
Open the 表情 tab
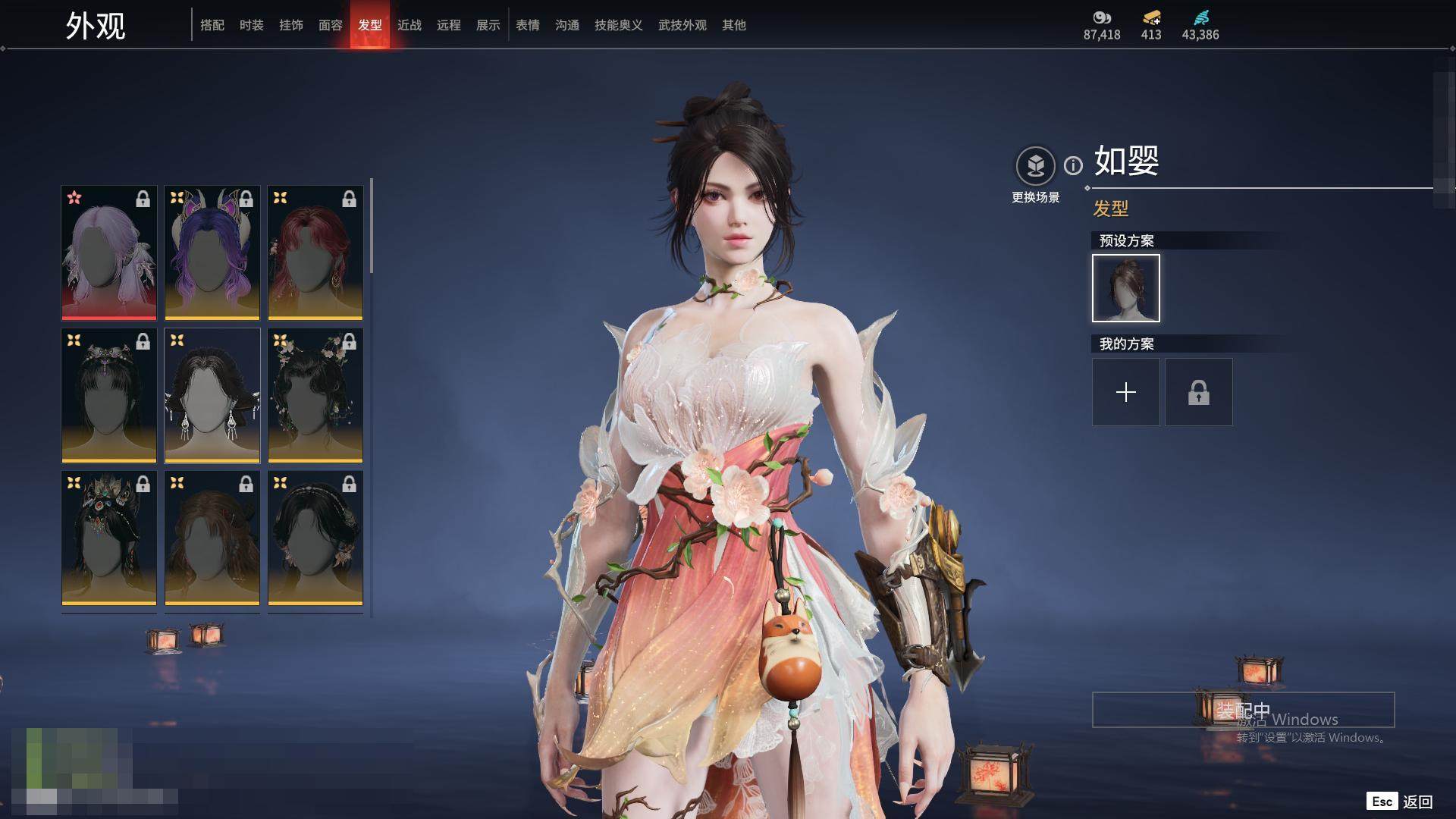click(528, 25)
